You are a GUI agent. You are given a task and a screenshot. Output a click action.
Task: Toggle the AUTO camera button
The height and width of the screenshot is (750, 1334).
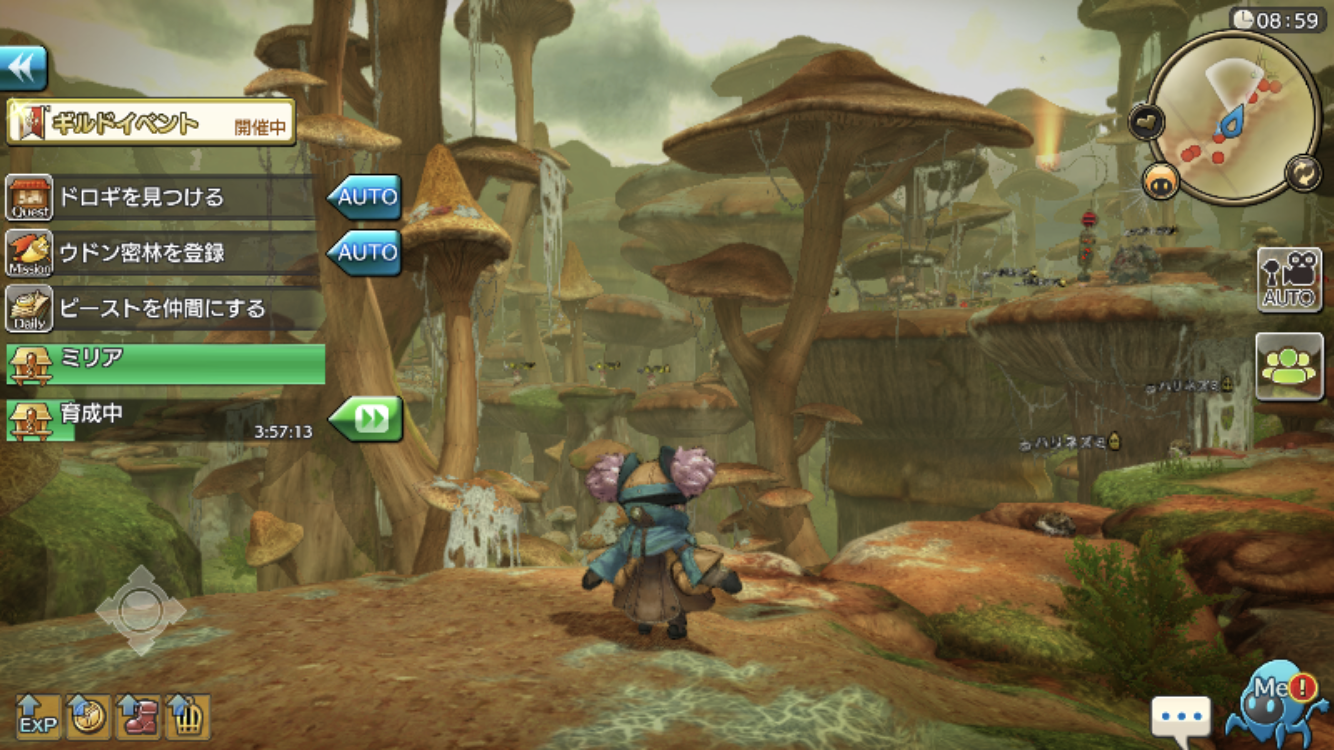coord(1289,281)
